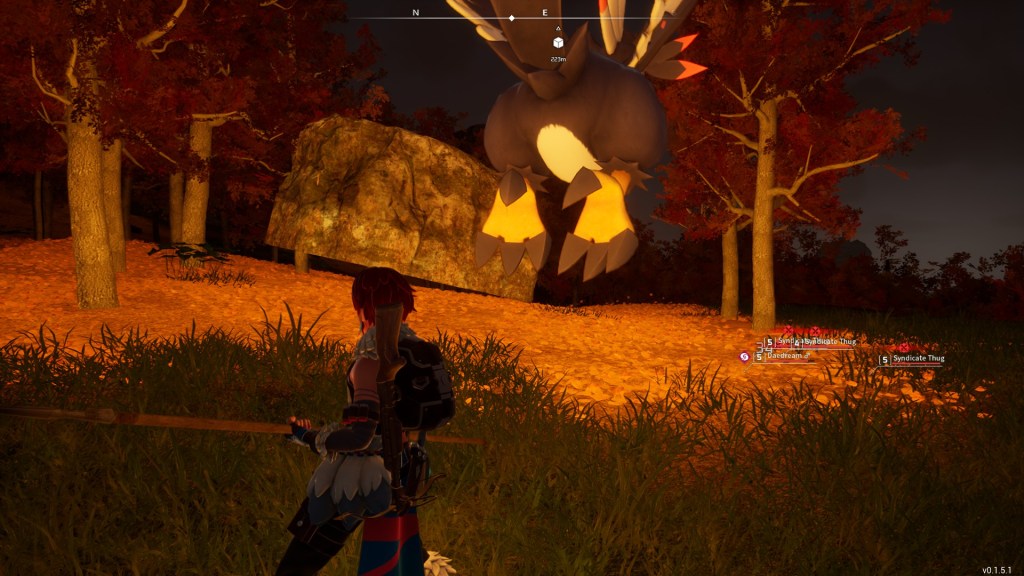
Task: Select the dark element icon beside Daedream
Action: coord(744,356)
